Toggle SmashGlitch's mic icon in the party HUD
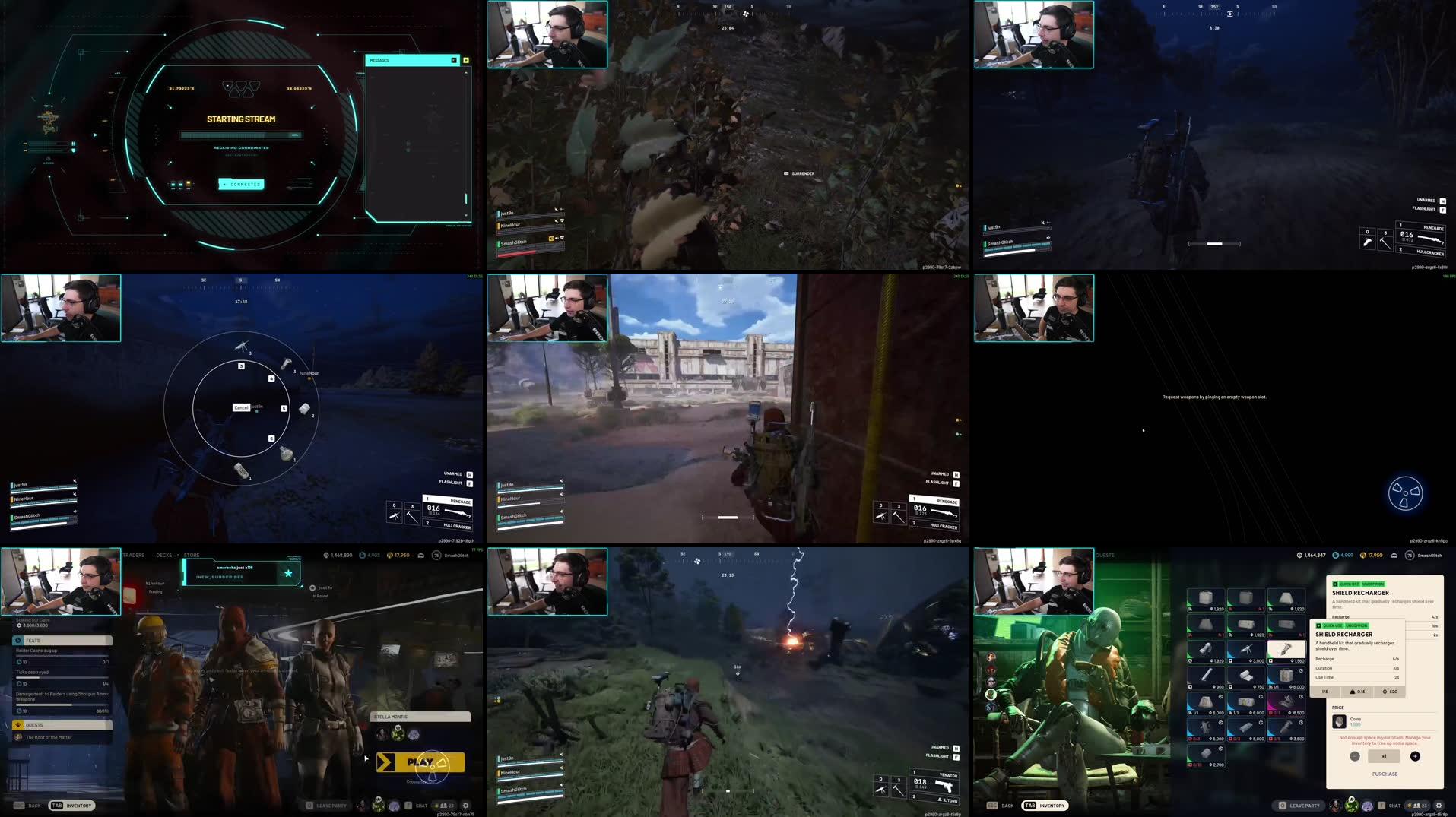 [x=561, y=784]
